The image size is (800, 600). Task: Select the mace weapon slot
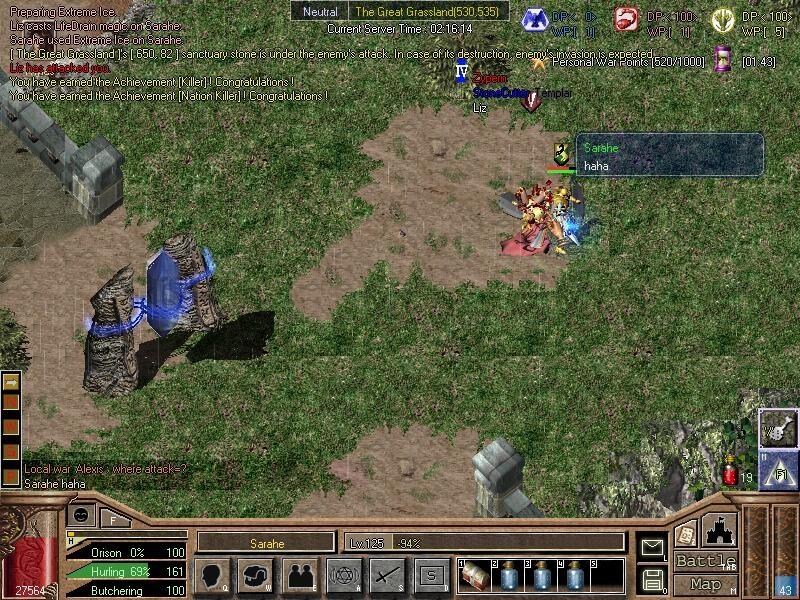778,428
